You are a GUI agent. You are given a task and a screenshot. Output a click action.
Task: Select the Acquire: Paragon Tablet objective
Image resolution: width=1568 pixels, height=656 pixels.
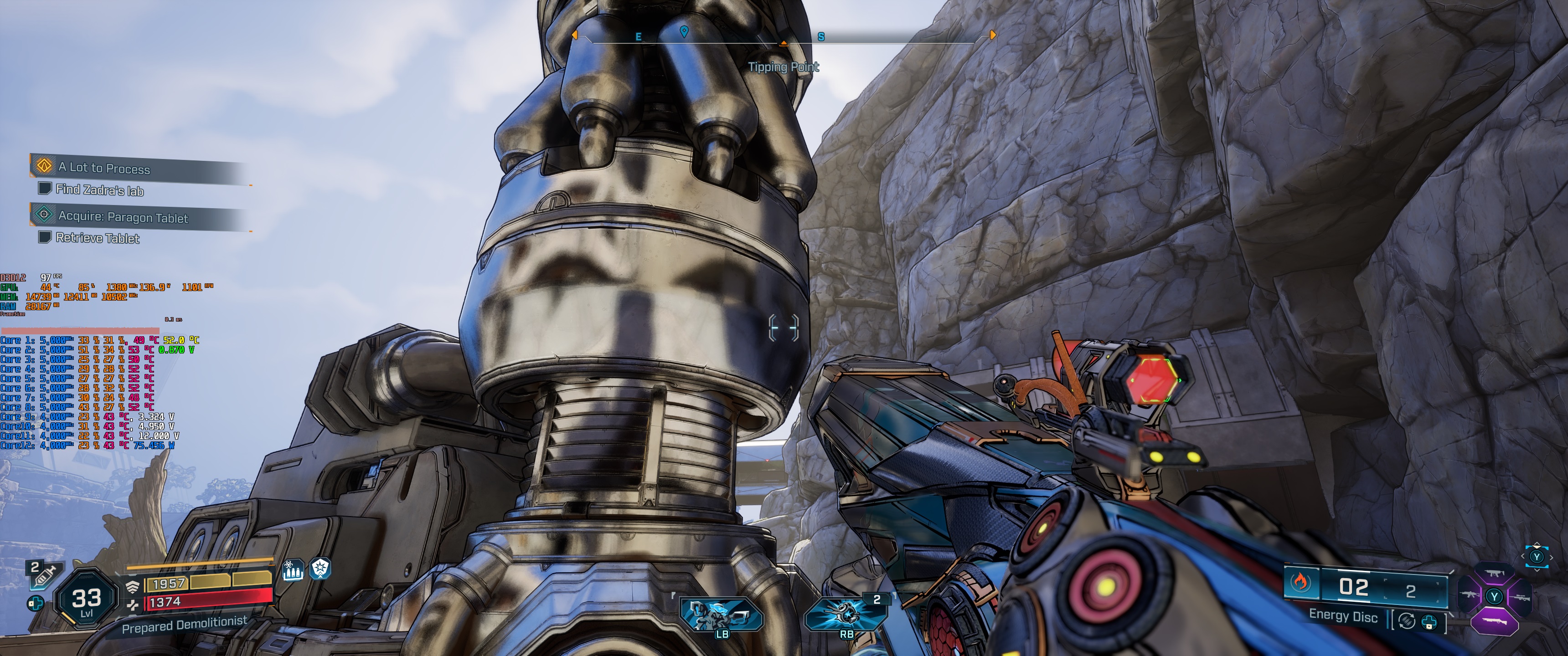(x=122, y=217)
